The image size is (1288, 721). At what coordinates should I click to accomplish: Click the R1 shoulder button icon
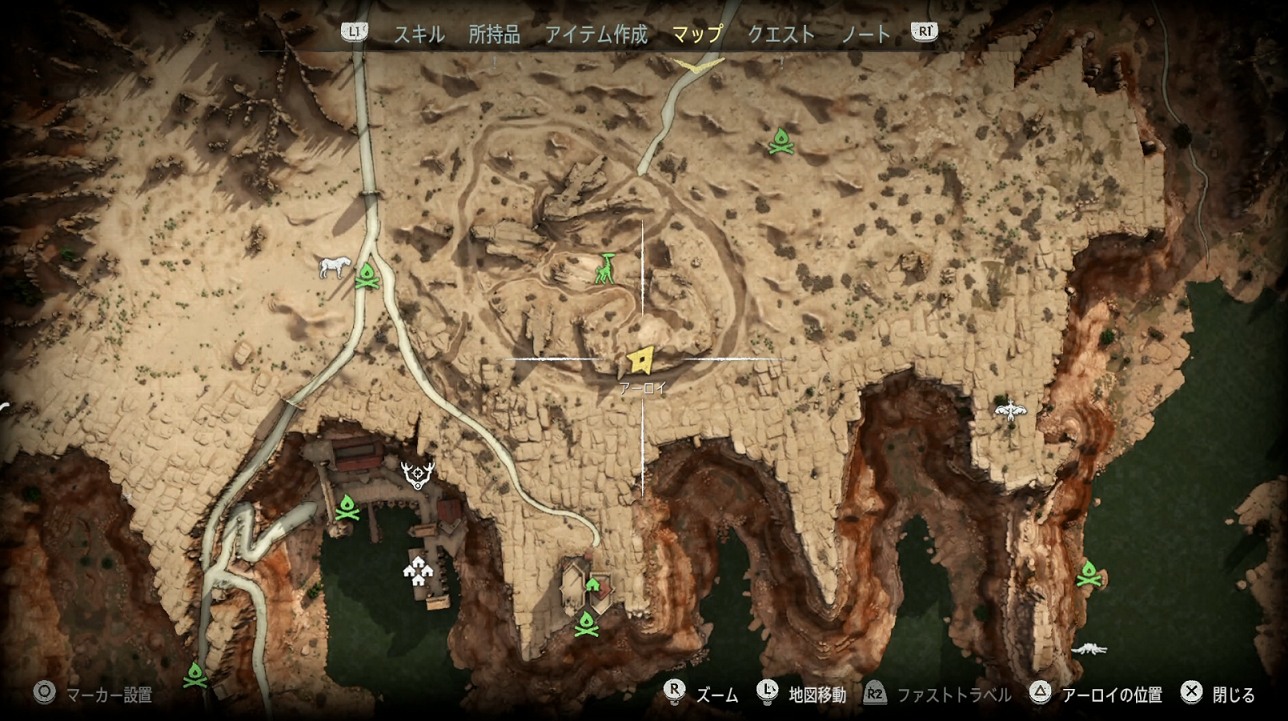pos(923,32)
